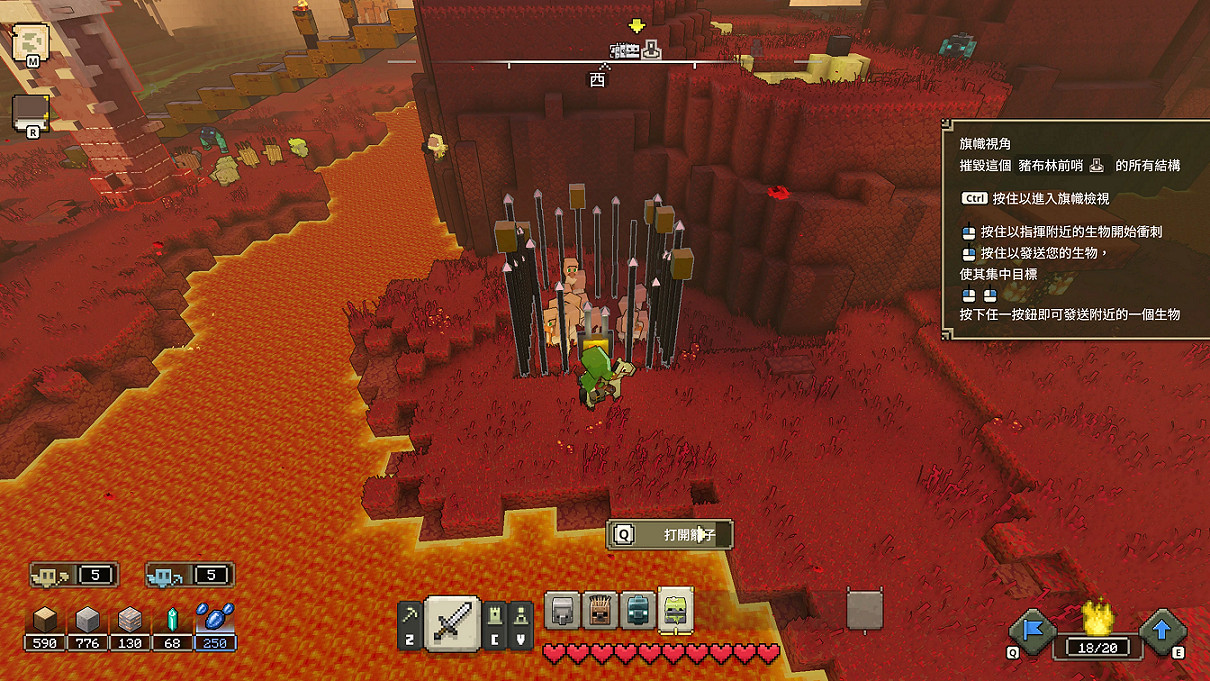The image size is (1210, 681).
Task: Select the highlighted green zombie mob slot
Action: pyautogui.click(x=676, y=611)
